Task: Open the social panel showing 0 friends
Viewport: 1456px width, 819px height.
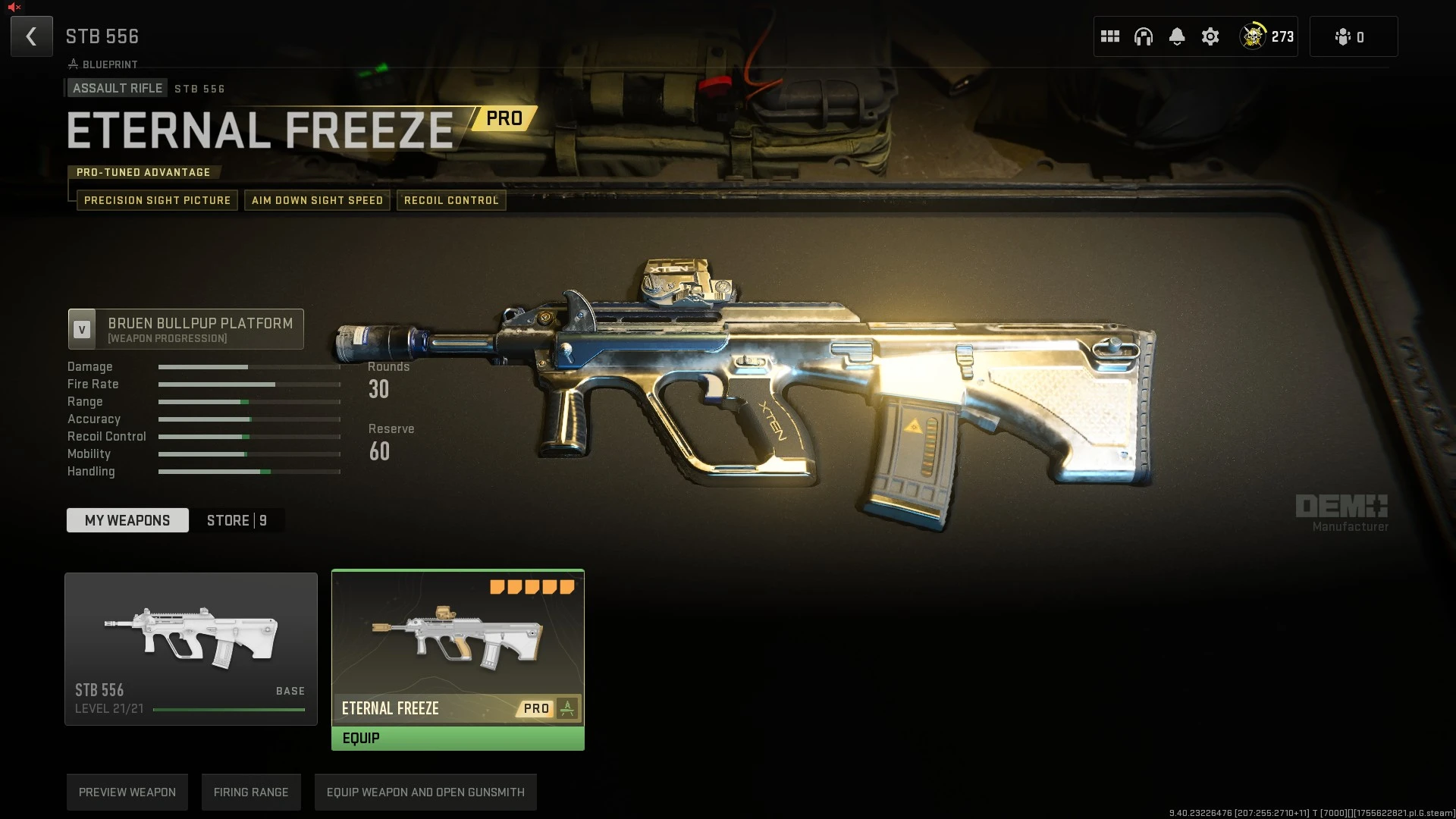Action: click(x=1353, y=36)
